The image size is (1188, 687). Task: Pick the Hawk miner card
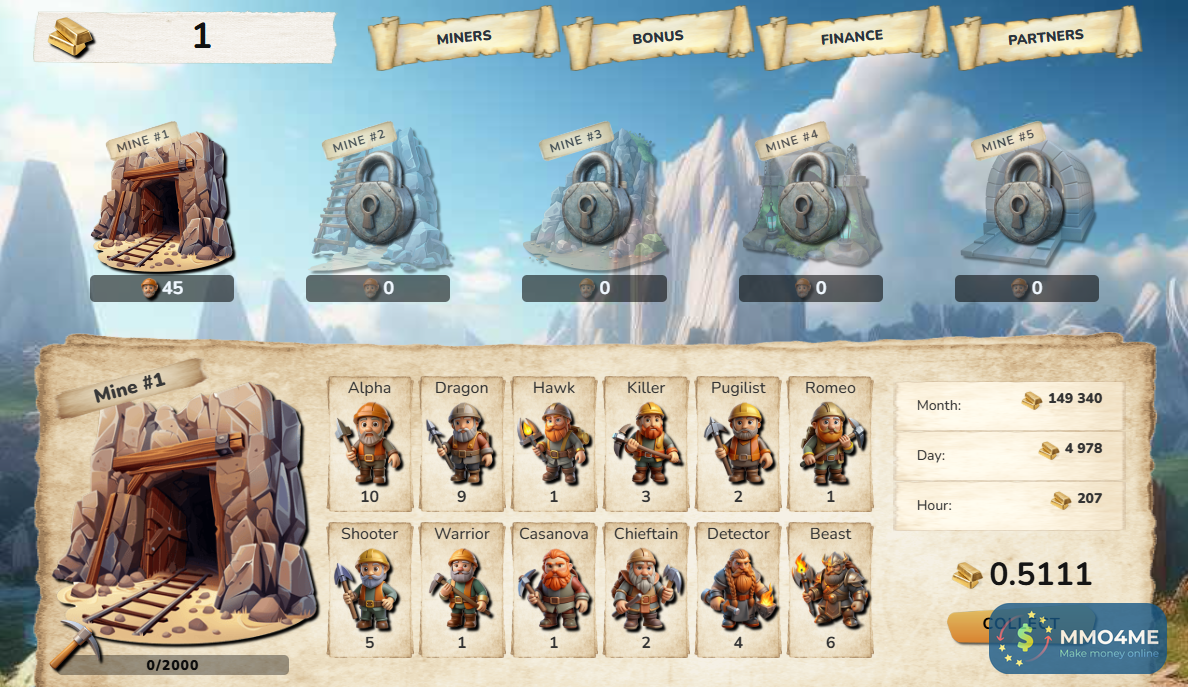click(554, 444)
